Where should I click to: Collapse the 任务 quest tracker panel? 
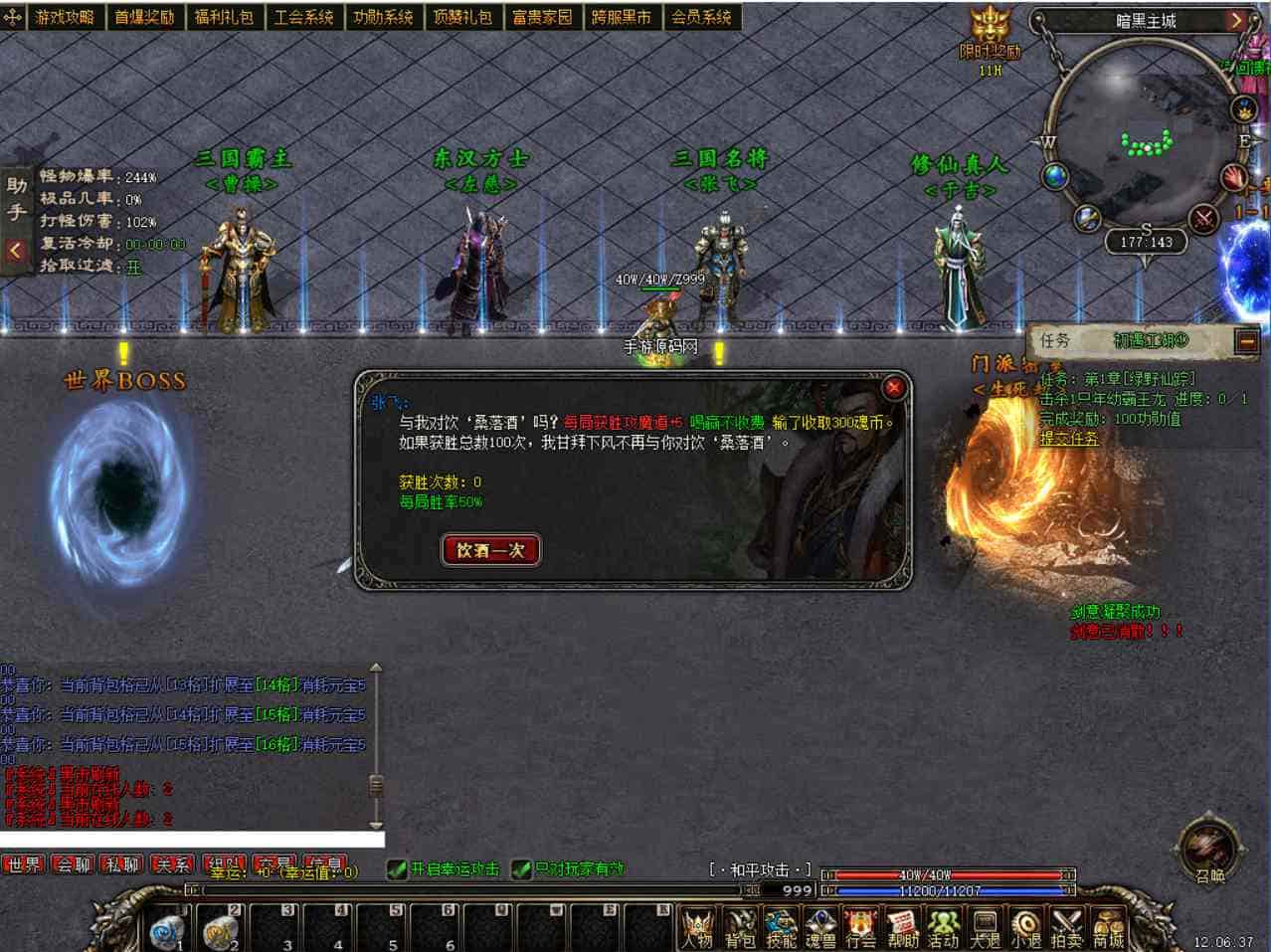(1246, 341)
